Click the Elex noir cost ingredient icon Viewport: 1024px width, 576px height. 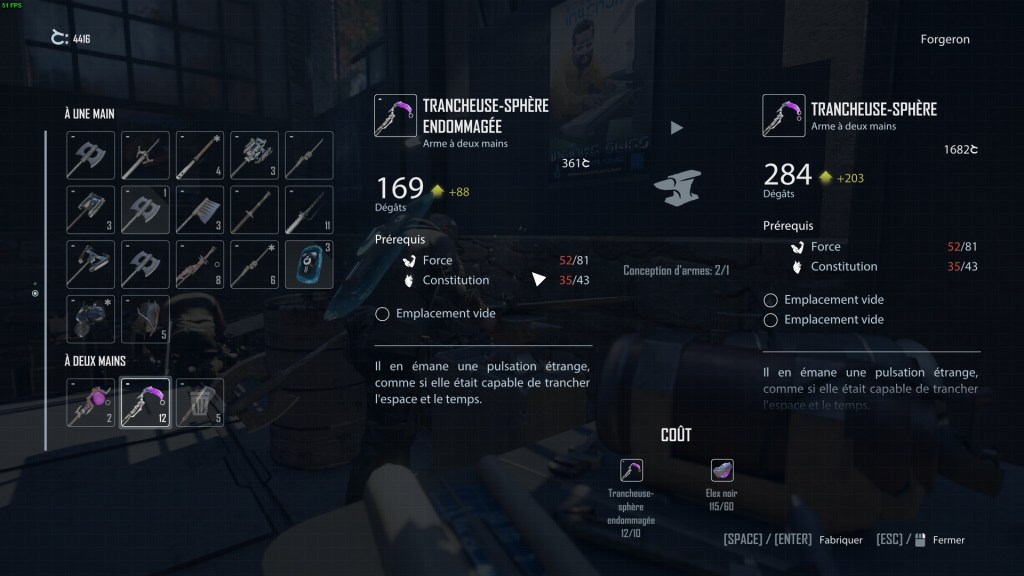coord(722,470)
